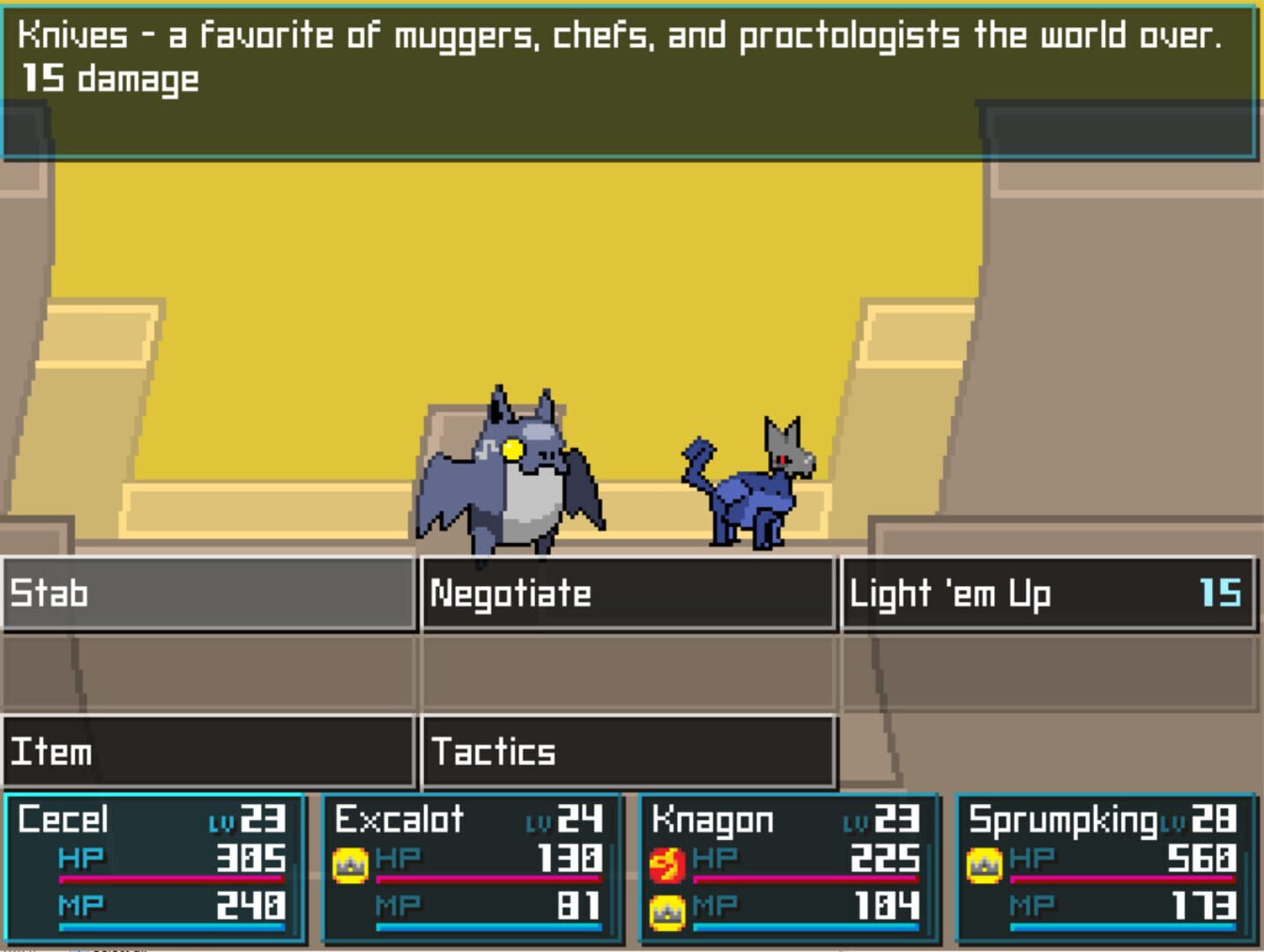Choose the Stab attack command
Screen dimensions: 1264x952
coord(207,594)
